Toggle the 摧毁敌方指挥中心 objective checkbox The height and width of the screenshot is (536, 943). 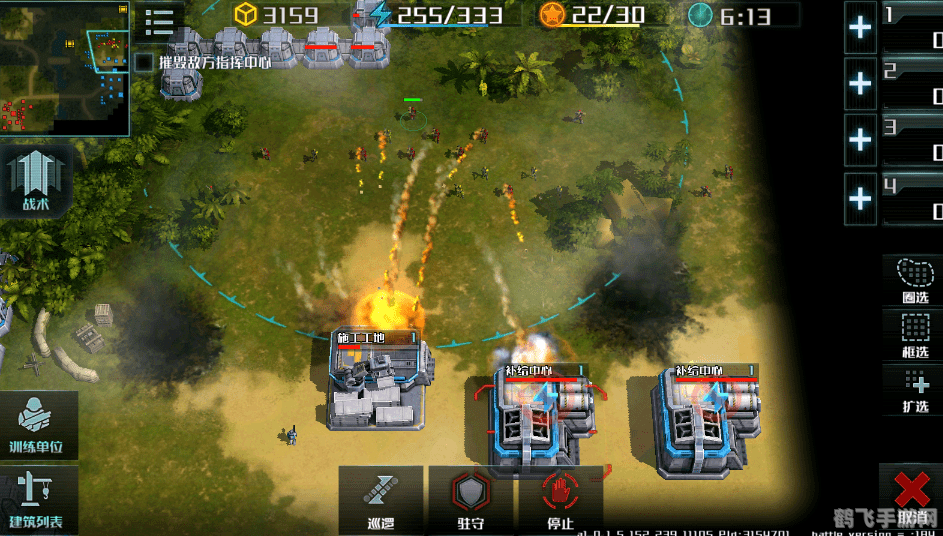pyautogui.click(x=144, y=62)
